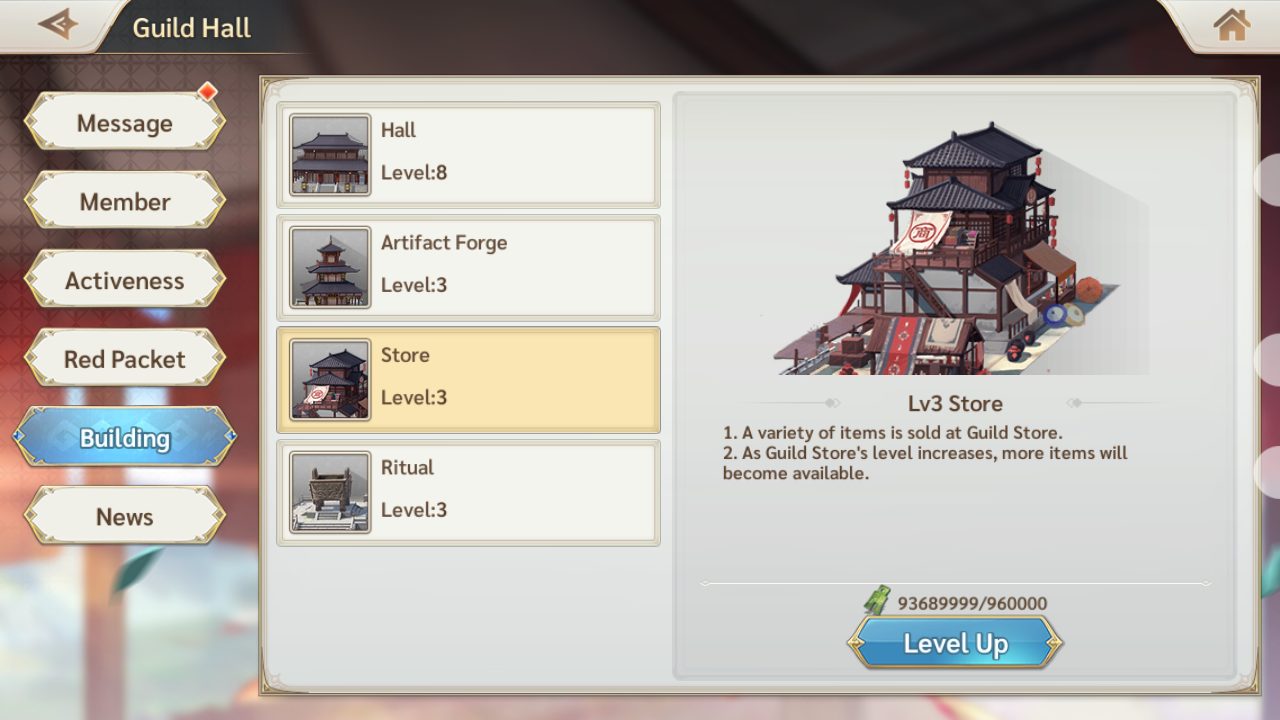The height and width of the screenshot is (720, 1280).
Task: Pick the Ritual building row
Action: pos(468,492)
